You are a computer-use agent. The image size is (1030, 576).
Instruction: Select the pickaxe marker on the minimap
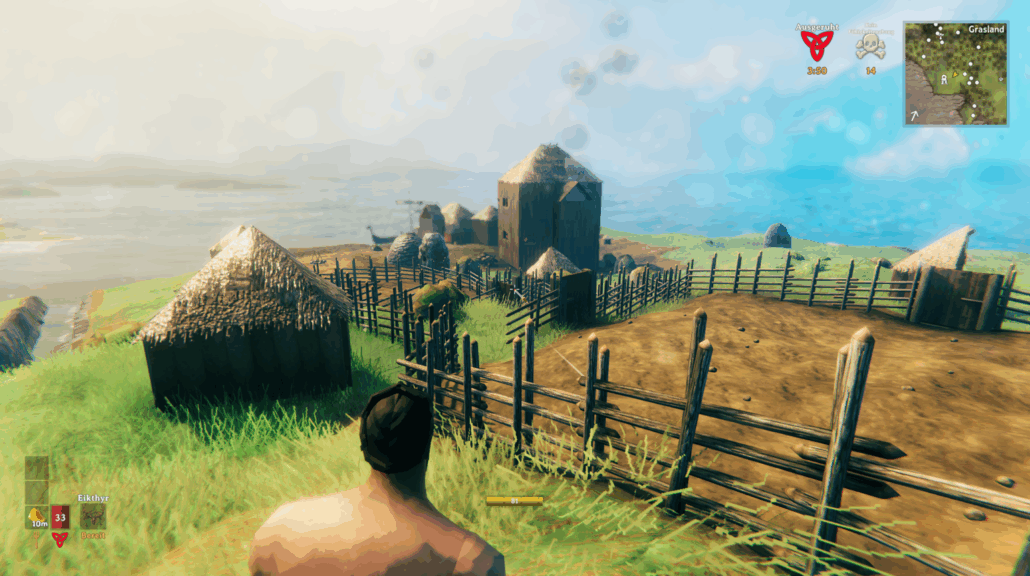(914, 115)
